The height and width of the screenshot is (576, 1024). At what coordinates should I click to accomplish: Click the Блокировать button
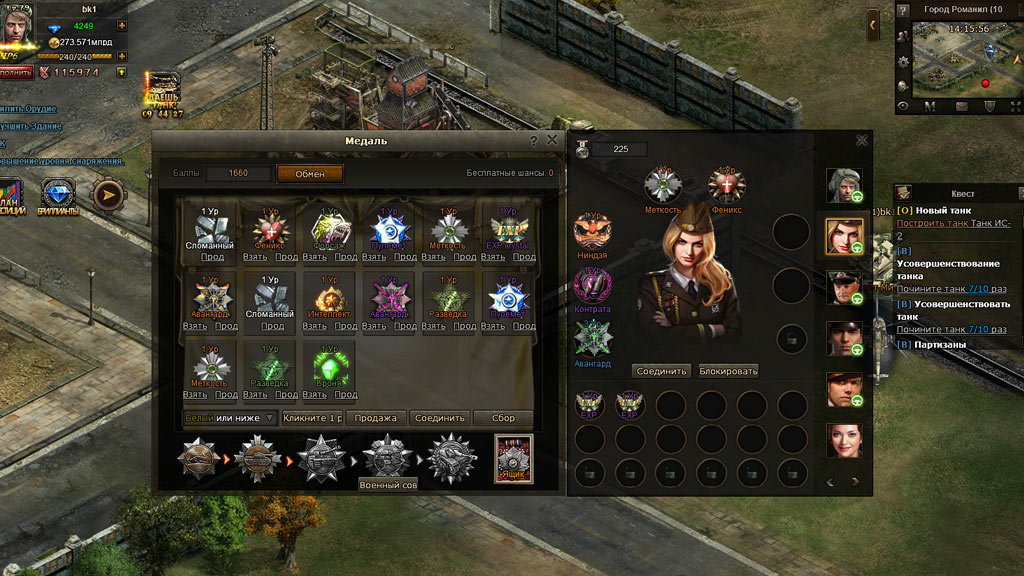[728, 371]
